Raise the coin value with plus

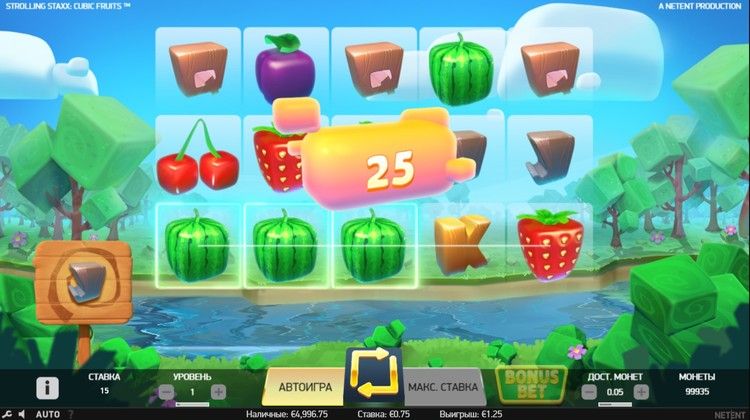coord(641,392)
